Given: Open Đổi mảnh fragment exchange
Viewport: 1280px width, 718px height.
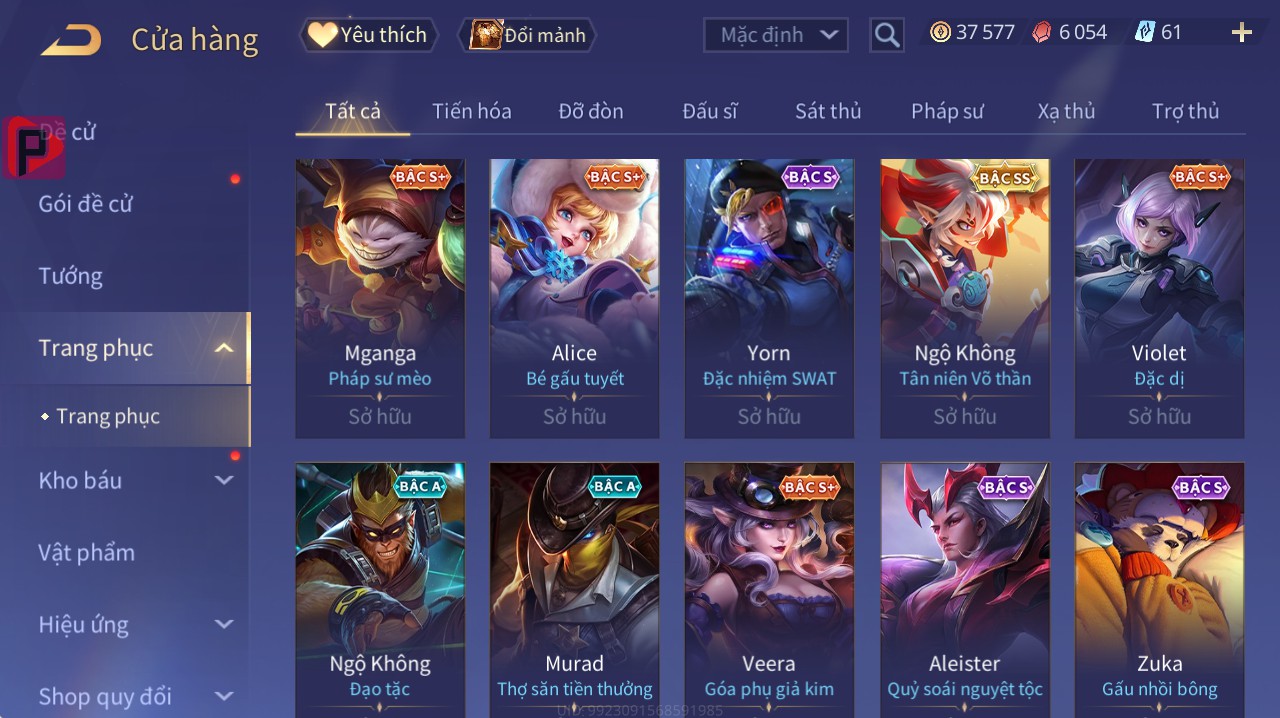Looking at the screenshot, I should tap(527, 35).
